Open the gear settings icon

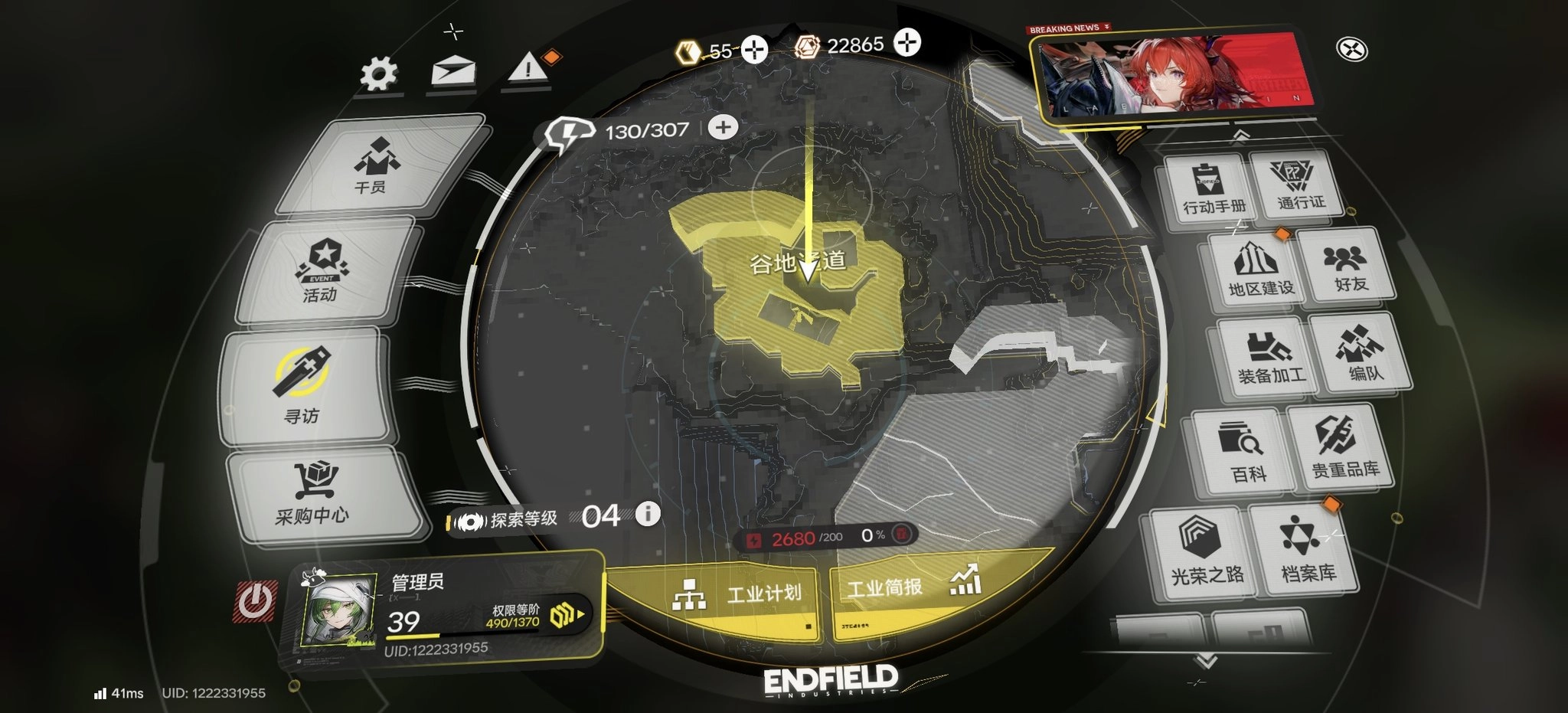pos(379,74)
